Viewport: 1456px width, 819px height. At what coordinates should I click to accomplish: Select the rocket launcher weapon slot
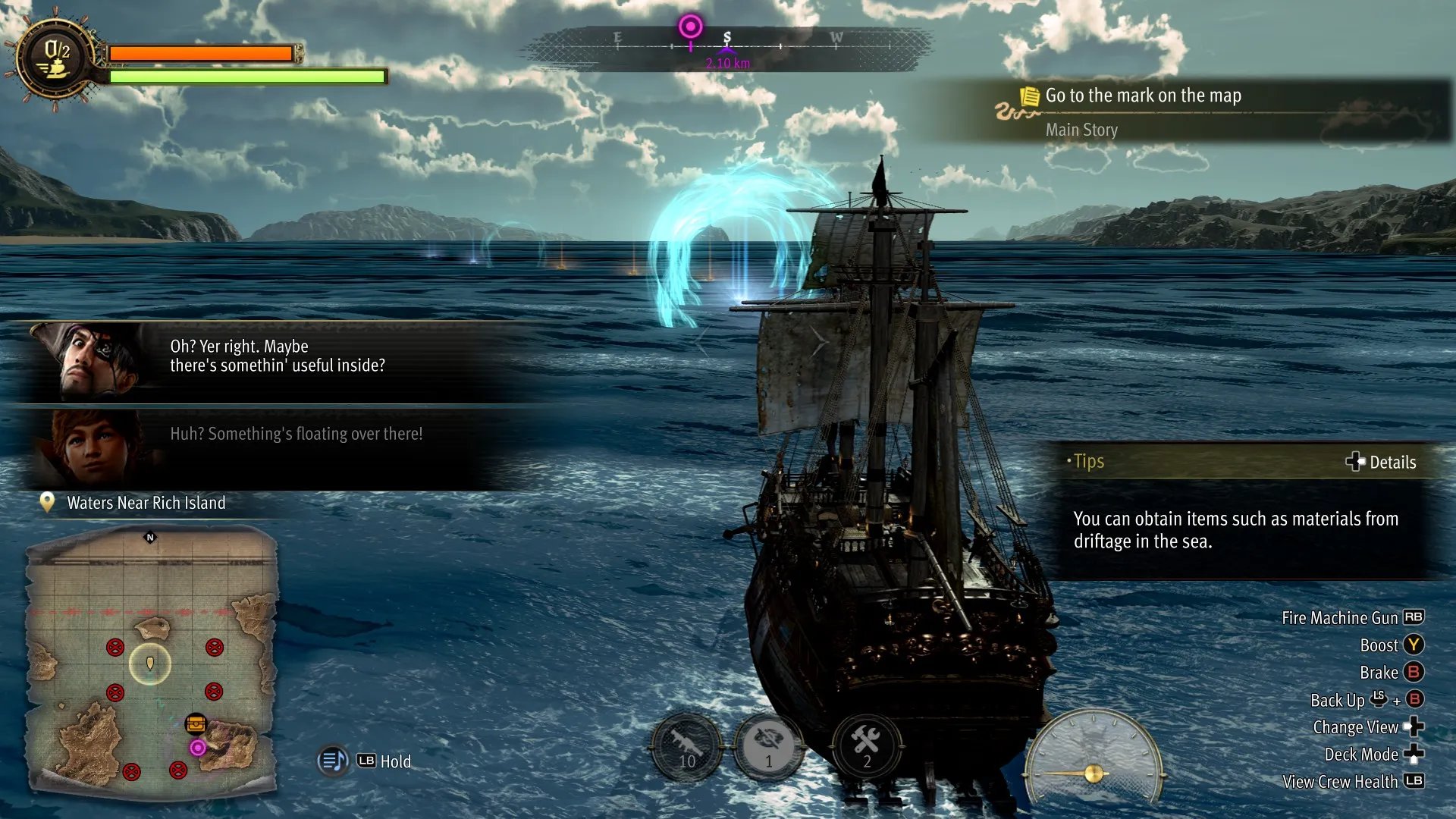(x=686, y=747)
